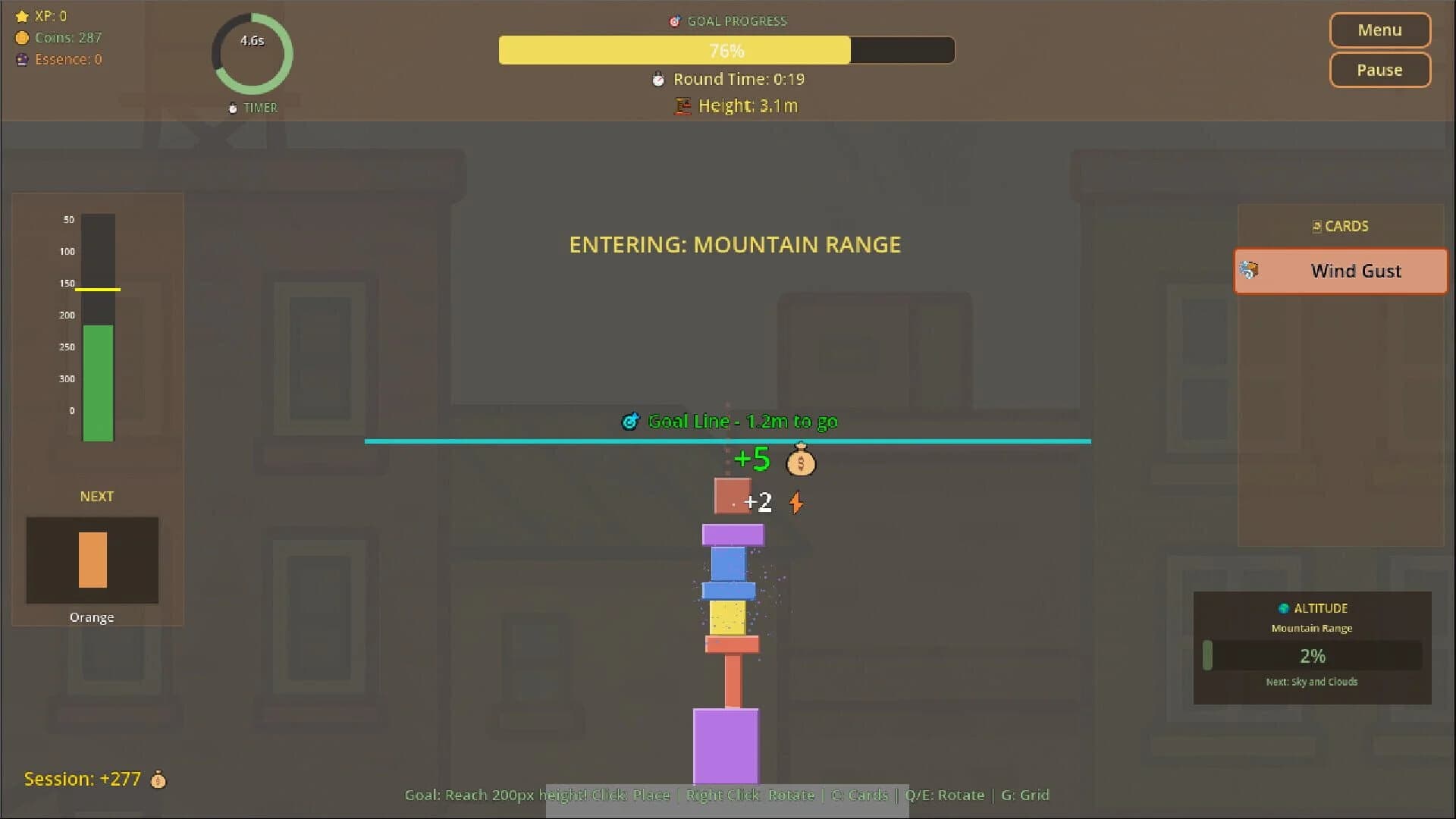Click the clock icon beside TIMER label

click(232, 108)
